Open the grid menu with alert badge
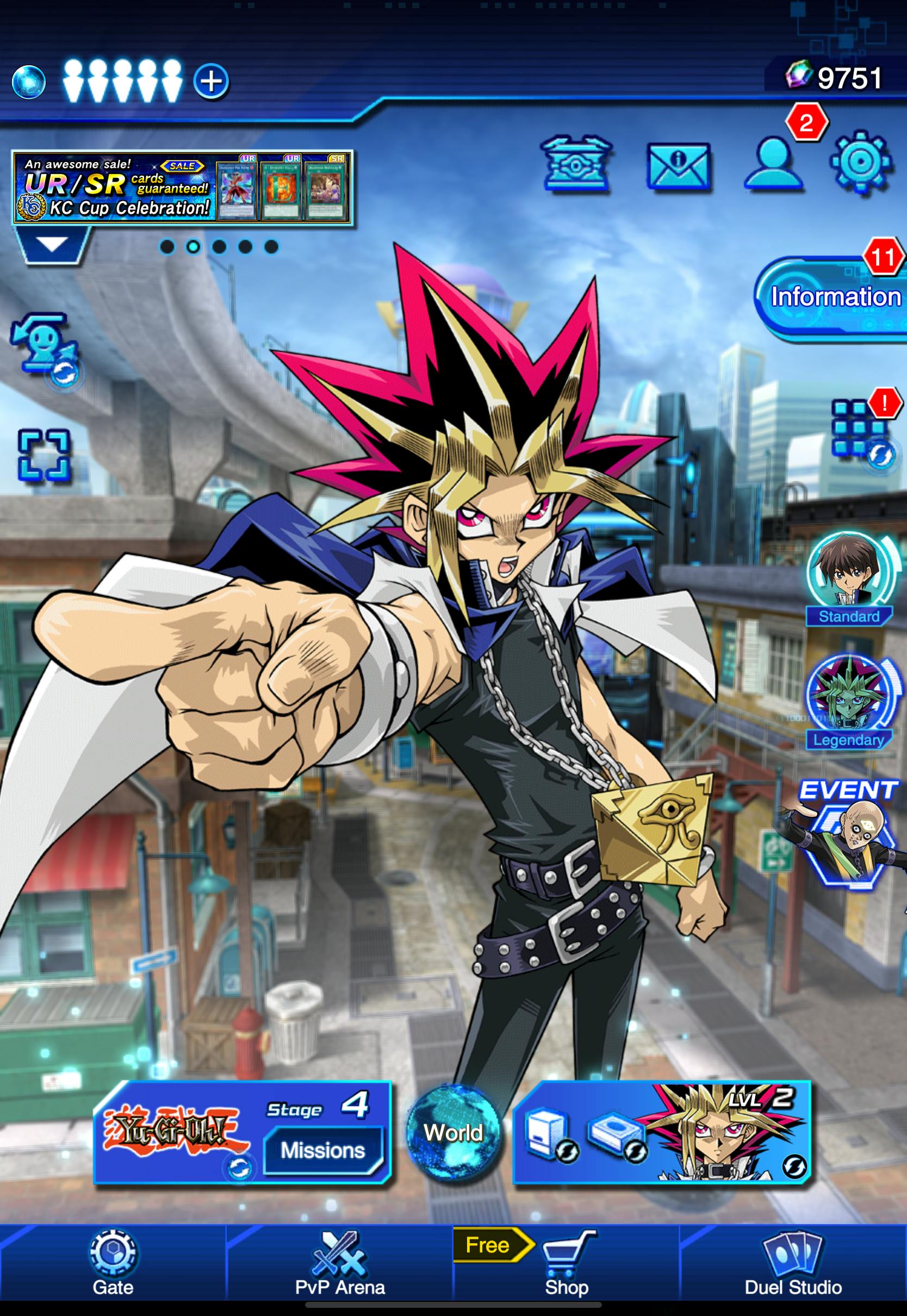The image size is (907, 1316). (x=858, y=430)
